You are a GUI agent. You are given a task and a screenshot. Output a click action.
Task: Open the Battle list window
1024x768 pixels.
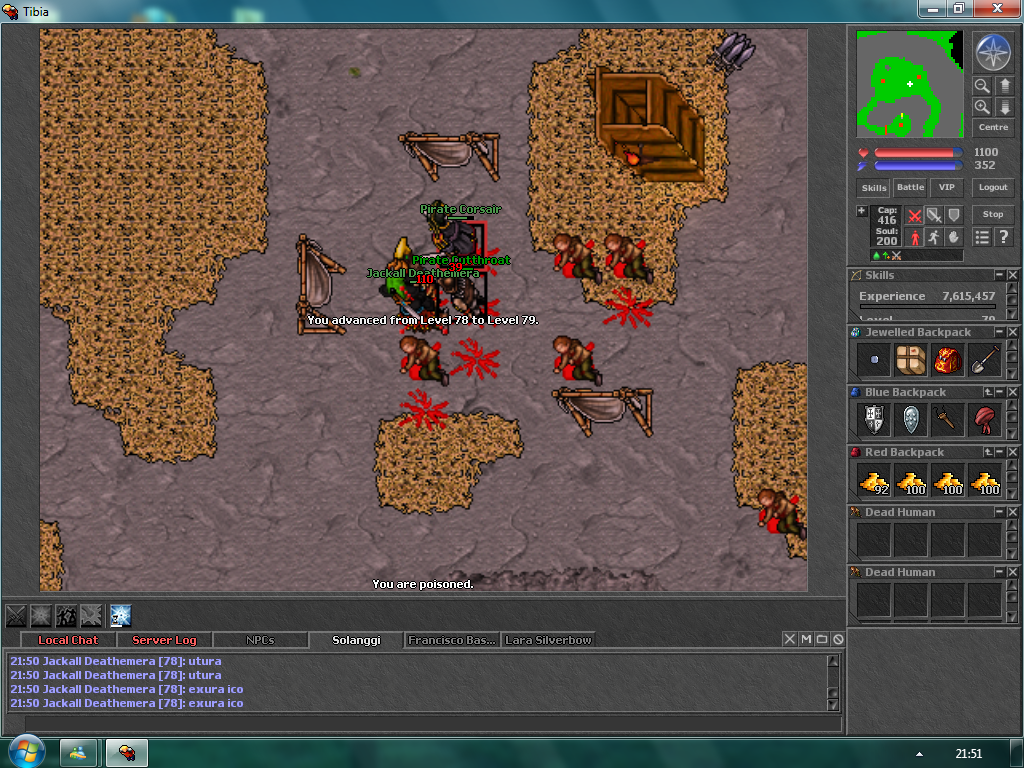(910, 187)
